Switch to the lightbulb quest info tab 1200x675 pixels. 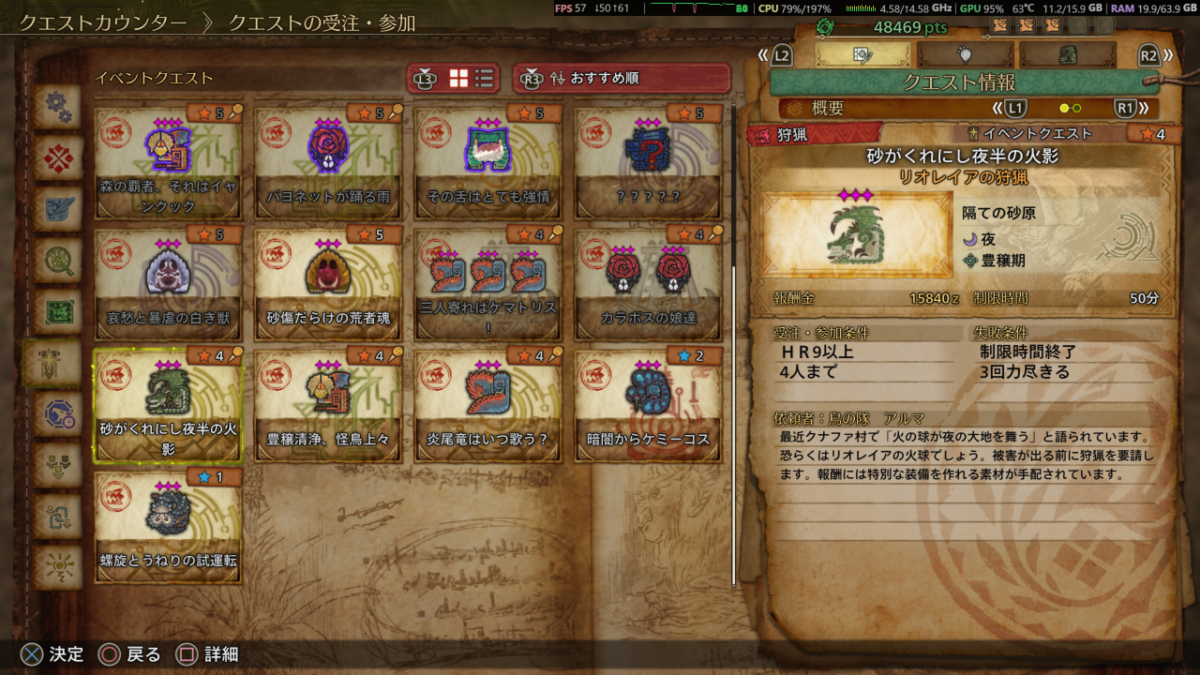pyautogui.click(x=964, y=55)
